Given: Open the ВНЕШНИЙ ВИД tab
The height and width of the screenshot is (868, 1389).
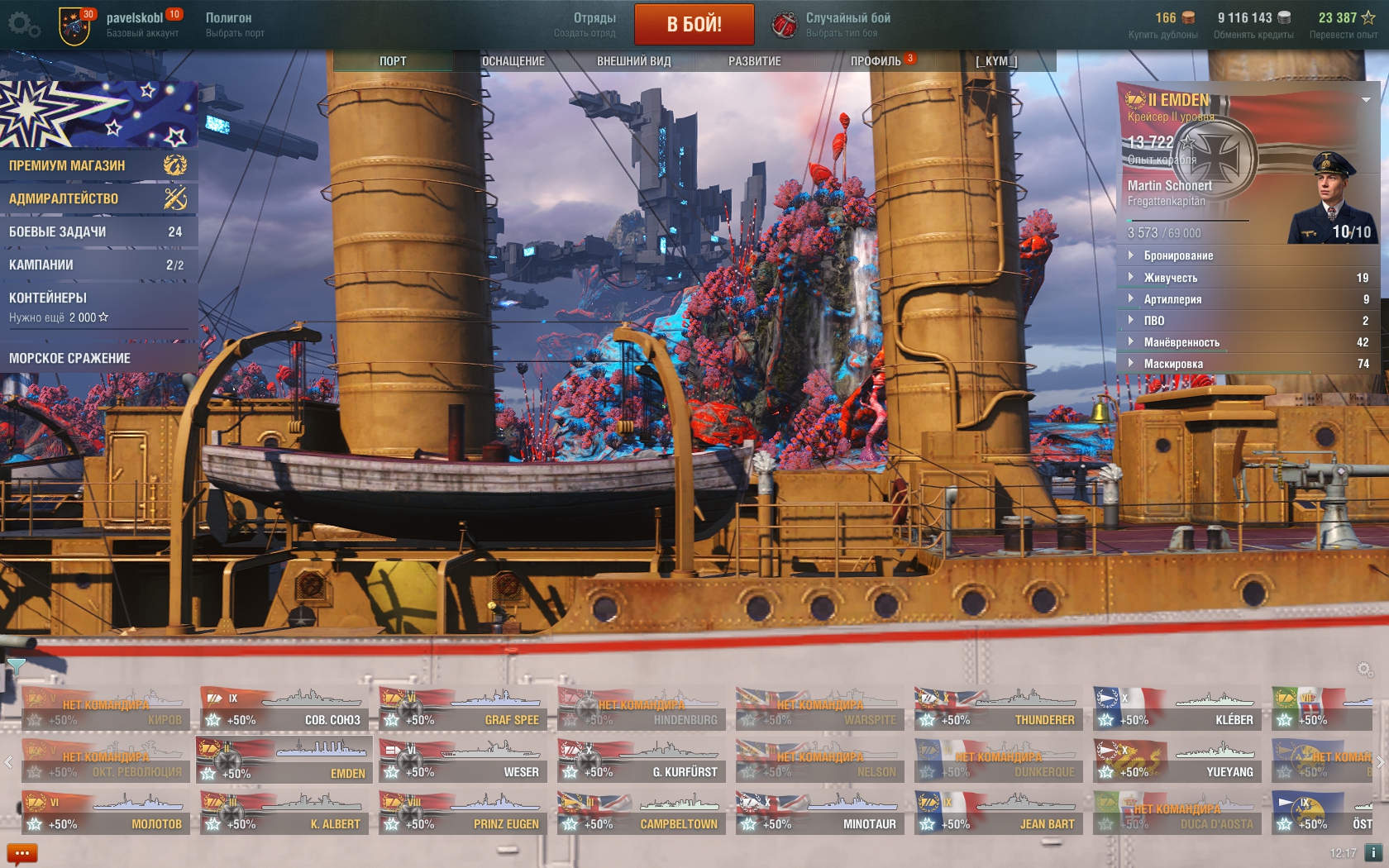Looking at the screenshot, I should pos(633,61).
